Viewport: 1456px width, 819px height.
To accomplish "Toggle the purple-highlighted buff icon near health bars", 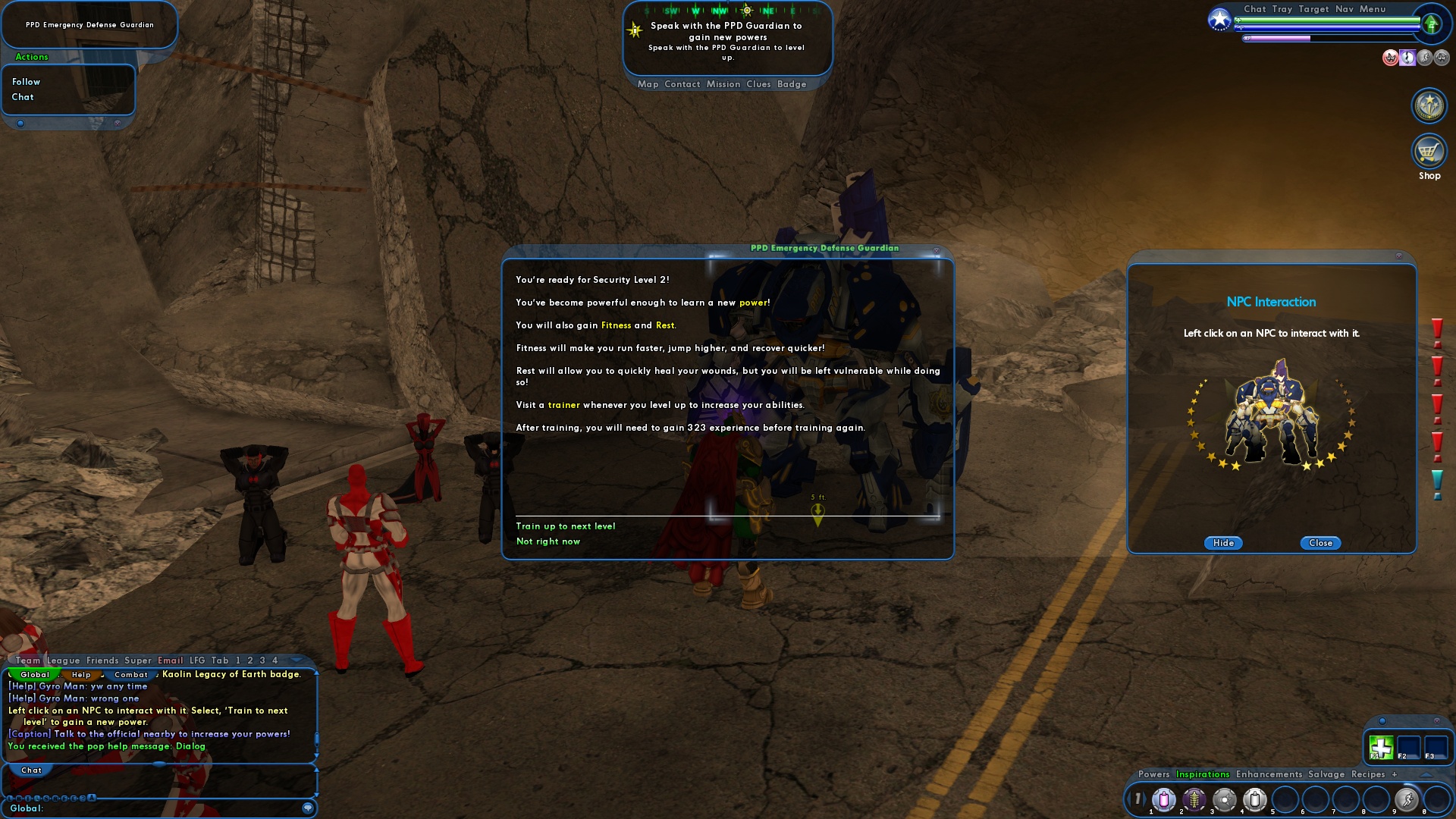I will [1407, 58].
